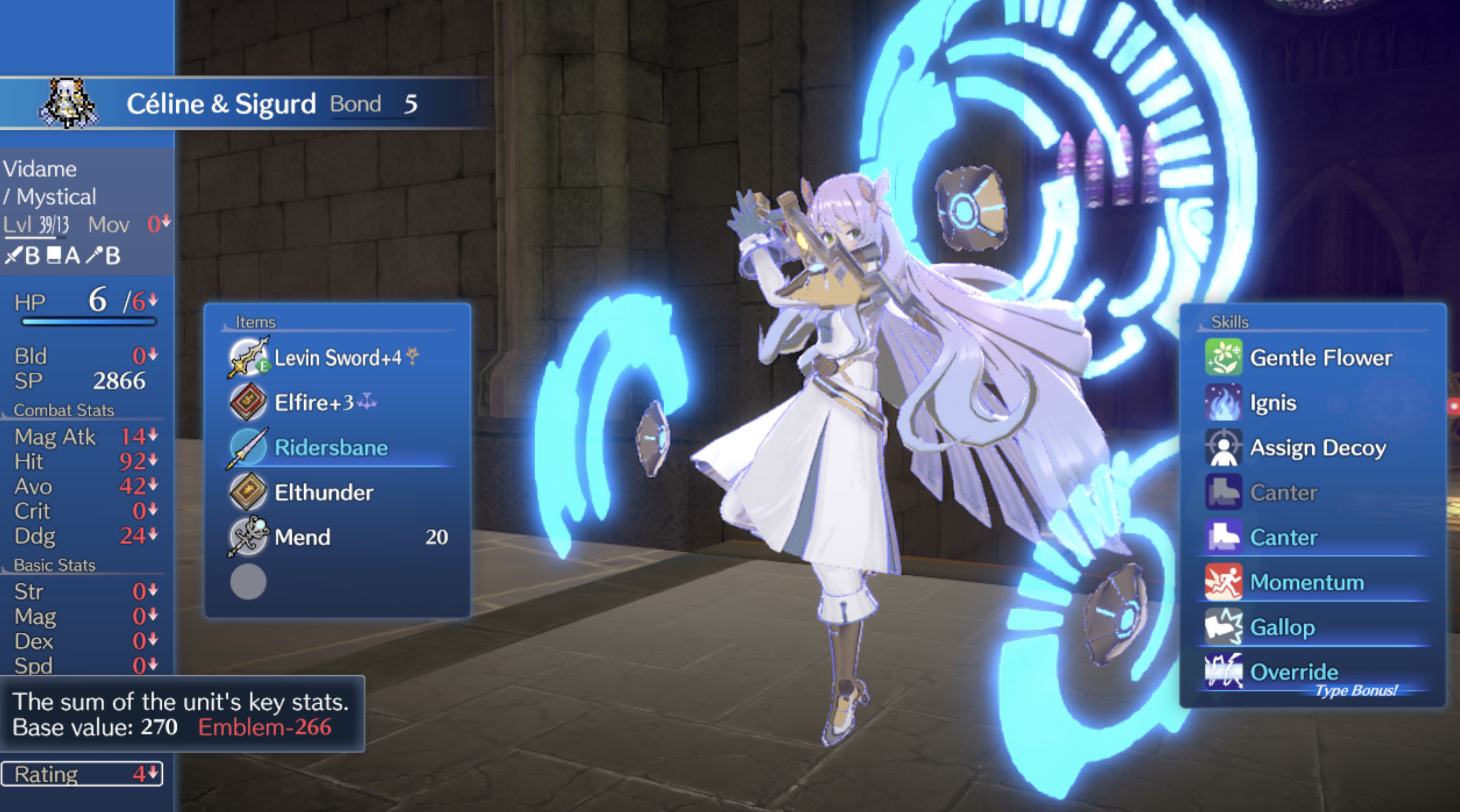Select the Assign Decoy skill icon
Screen dimensions: 1460x812
1225,447
